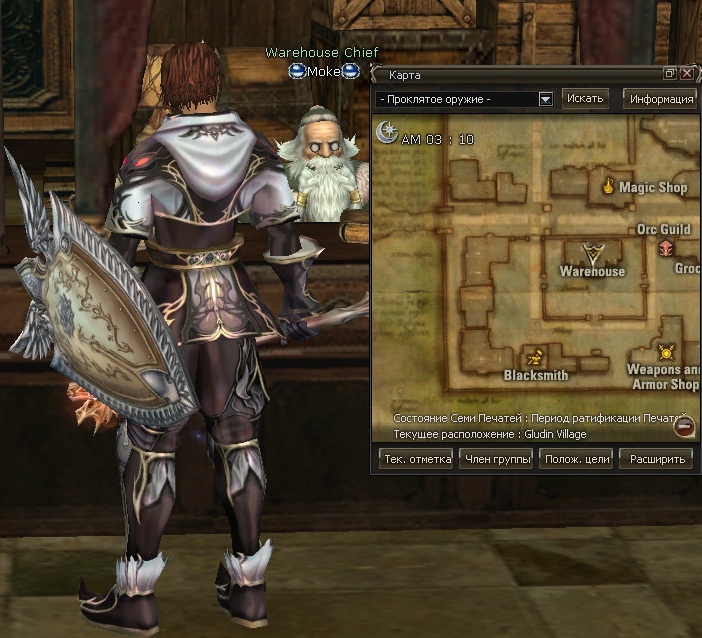Open the Информация panel
This screenshot has height=638, width=702.
659,98
